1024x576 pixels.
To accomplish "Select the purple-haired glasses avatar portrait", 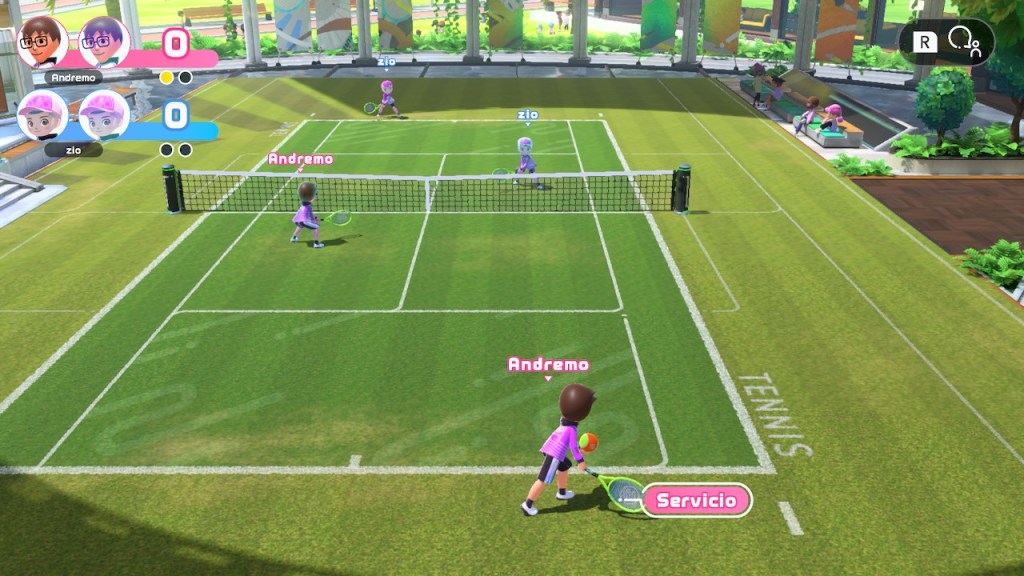I will tap(103, 41).
